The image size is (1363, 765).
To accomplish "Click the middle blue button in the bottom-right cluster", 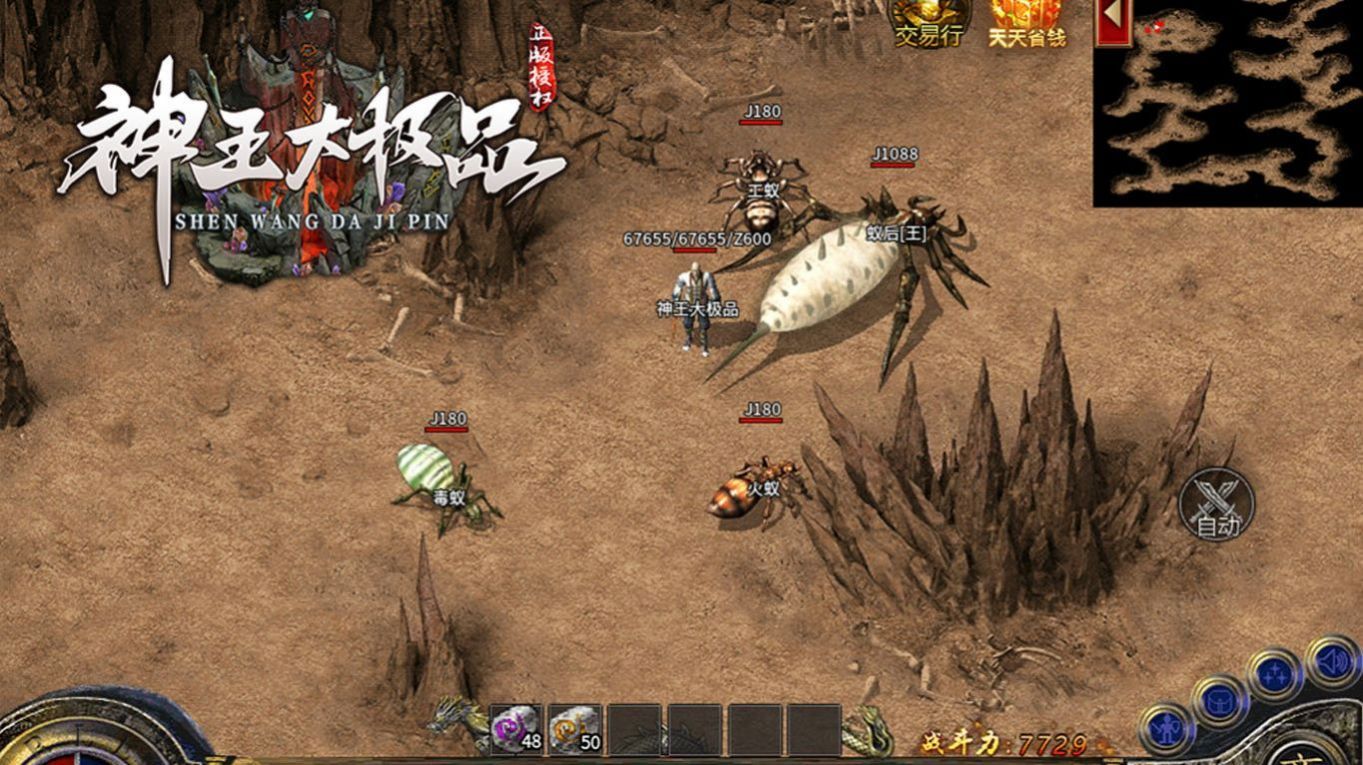I will [x=1219, y=700].
